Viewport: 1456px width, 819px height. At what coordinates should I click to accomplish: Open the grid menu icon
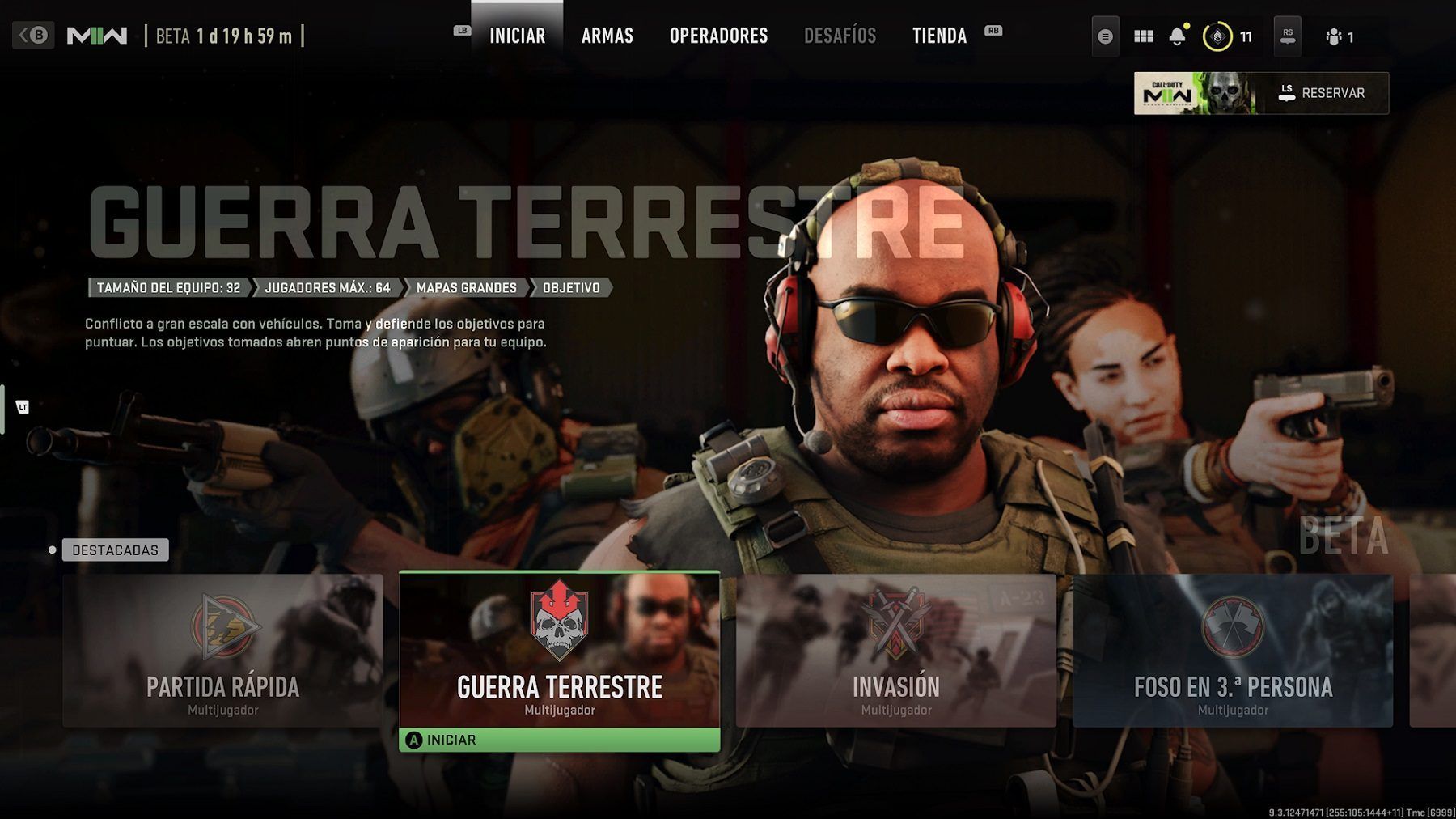coord(1143,36)
